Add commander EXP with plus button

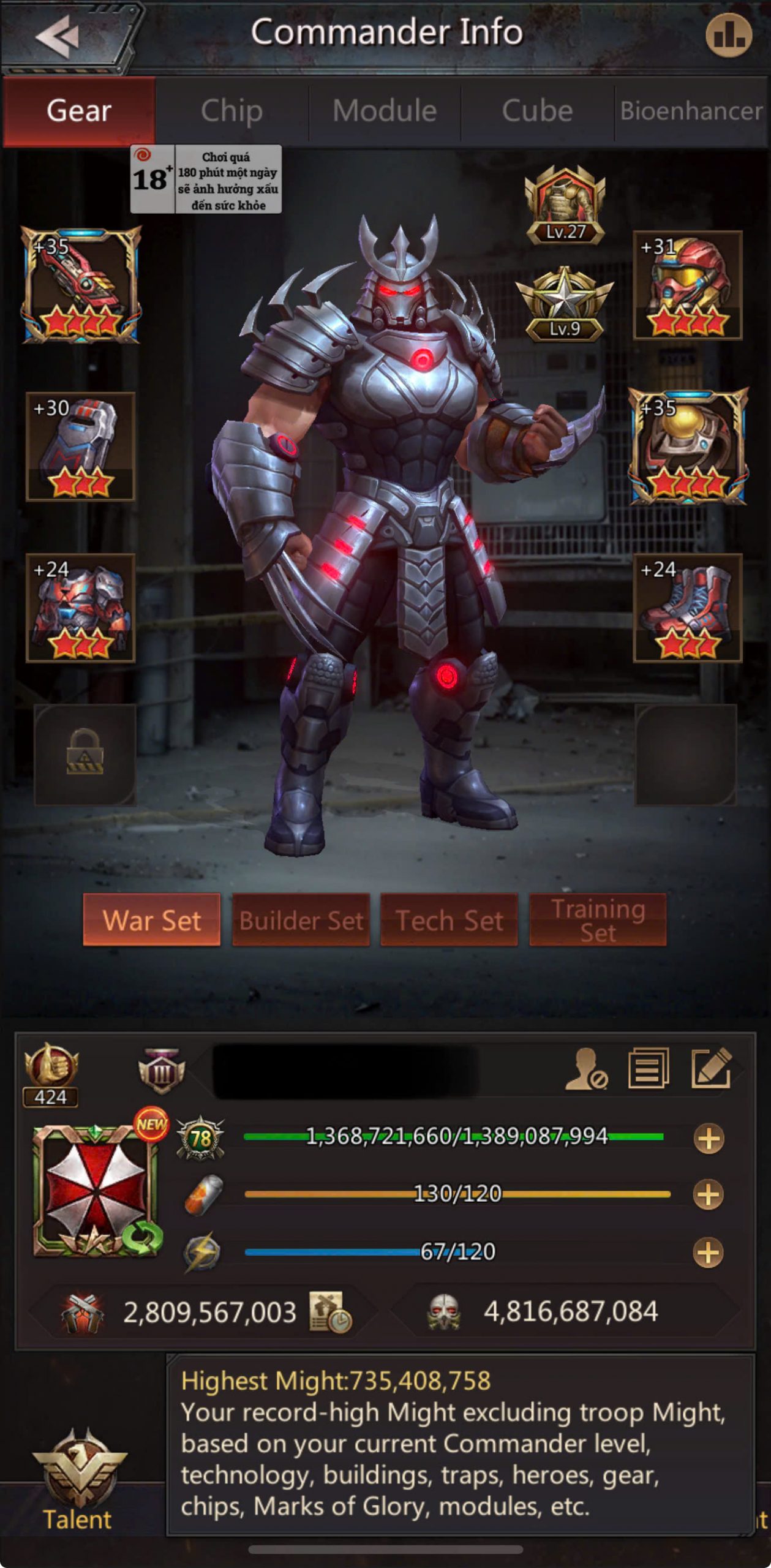(709, 1139)
